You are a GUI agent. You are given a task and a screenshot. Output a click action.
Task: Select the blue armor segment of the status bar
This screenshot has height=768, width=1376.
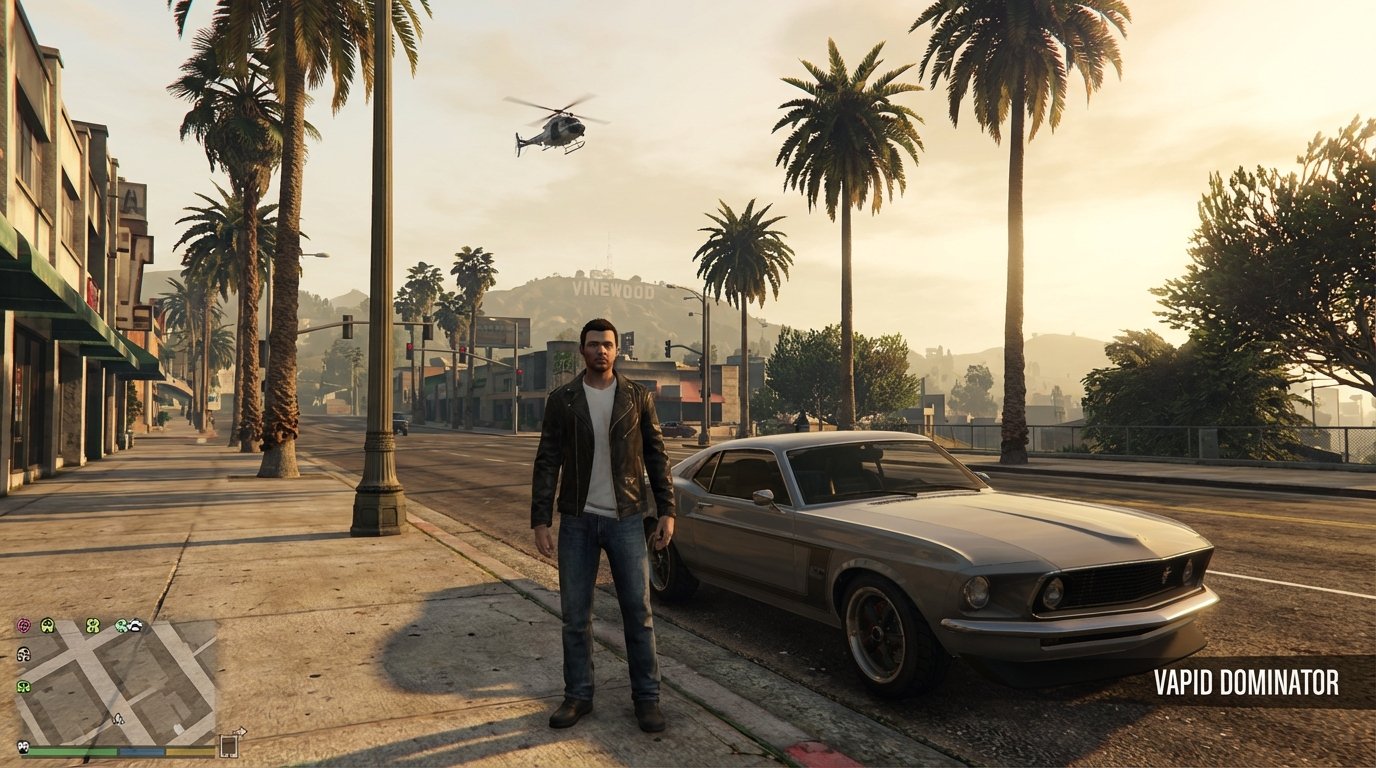(x=141, y=751)
